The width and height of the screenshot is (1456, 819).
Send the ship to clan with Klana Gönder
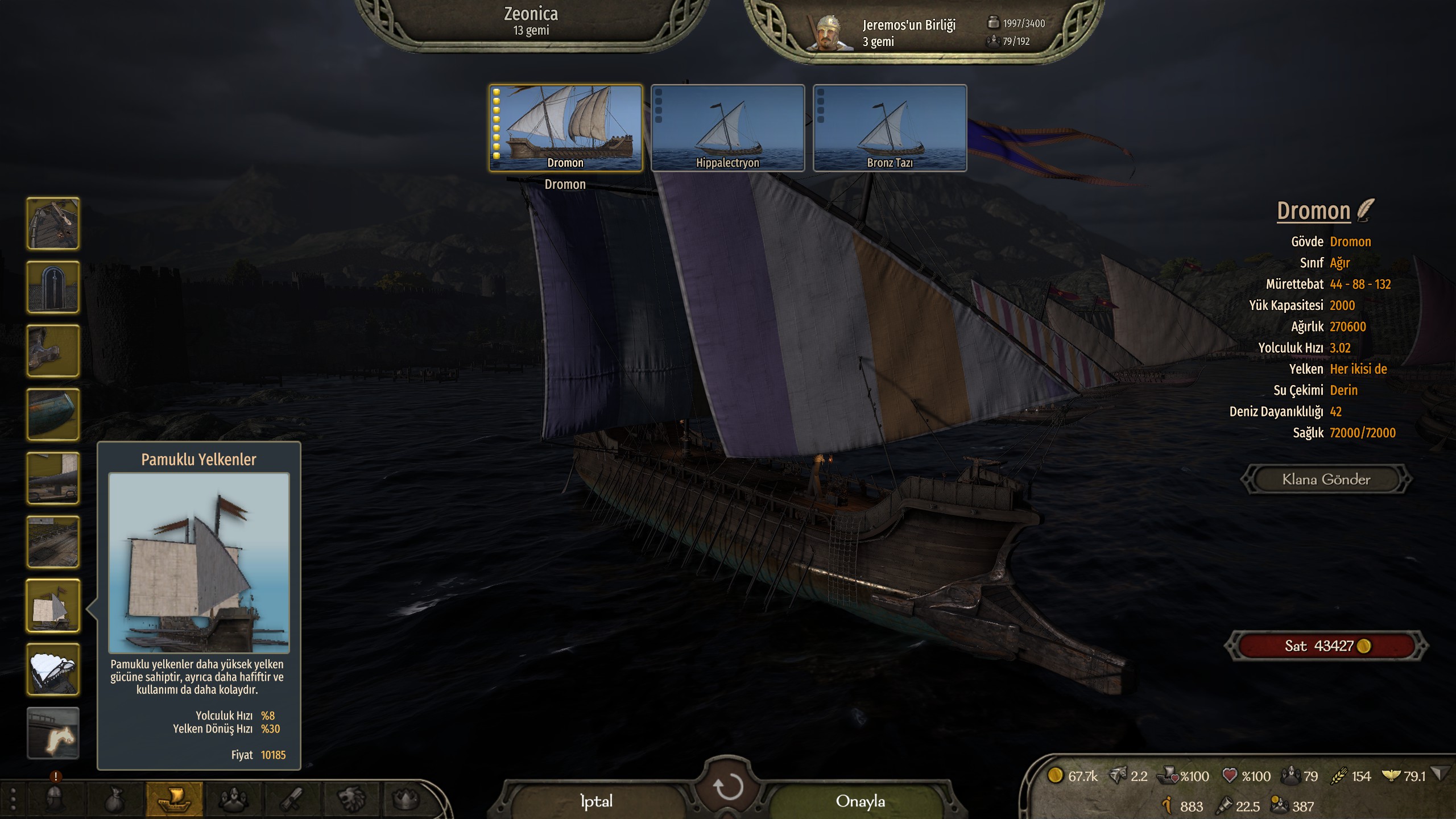[x=1326, y=479]
